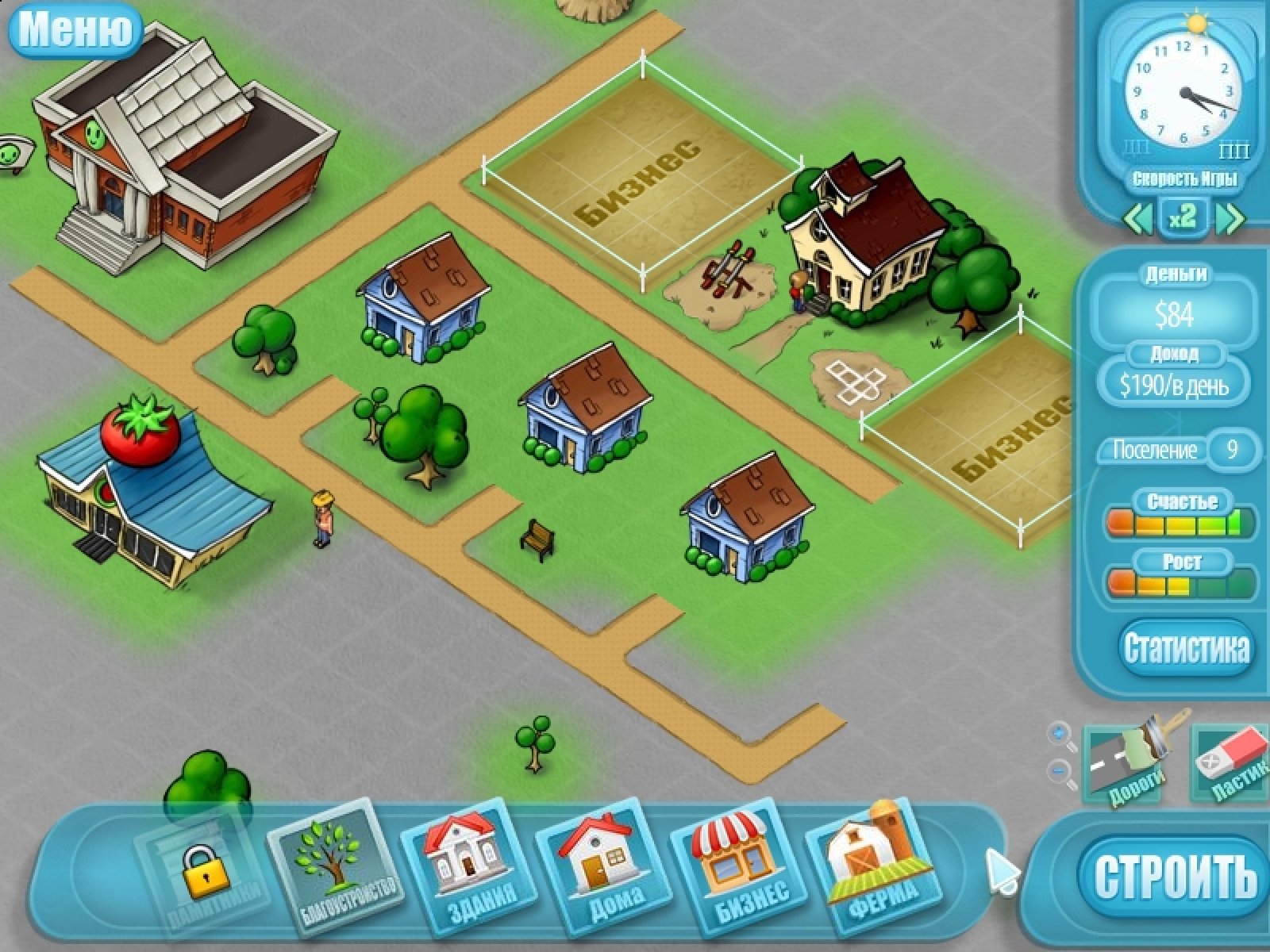This screenshot has width=1270, height=952.
Task: Open the Меню button
Action: pyautogui.click(x=75, y=29)
